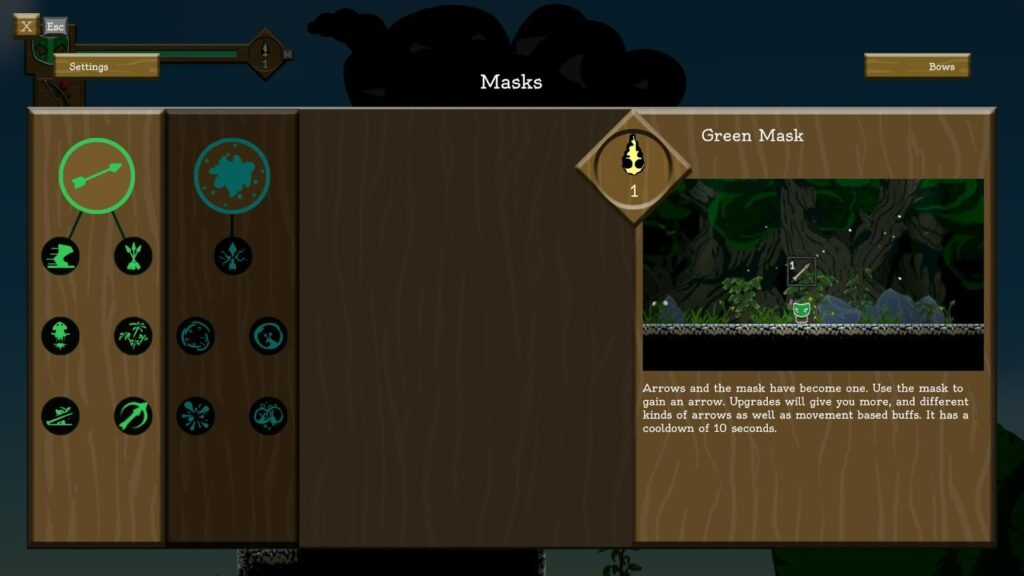This screenshot has width=1024, height=576.
Task: Select the green squid-shaped upgrade
Action: (x=60, y=335)
